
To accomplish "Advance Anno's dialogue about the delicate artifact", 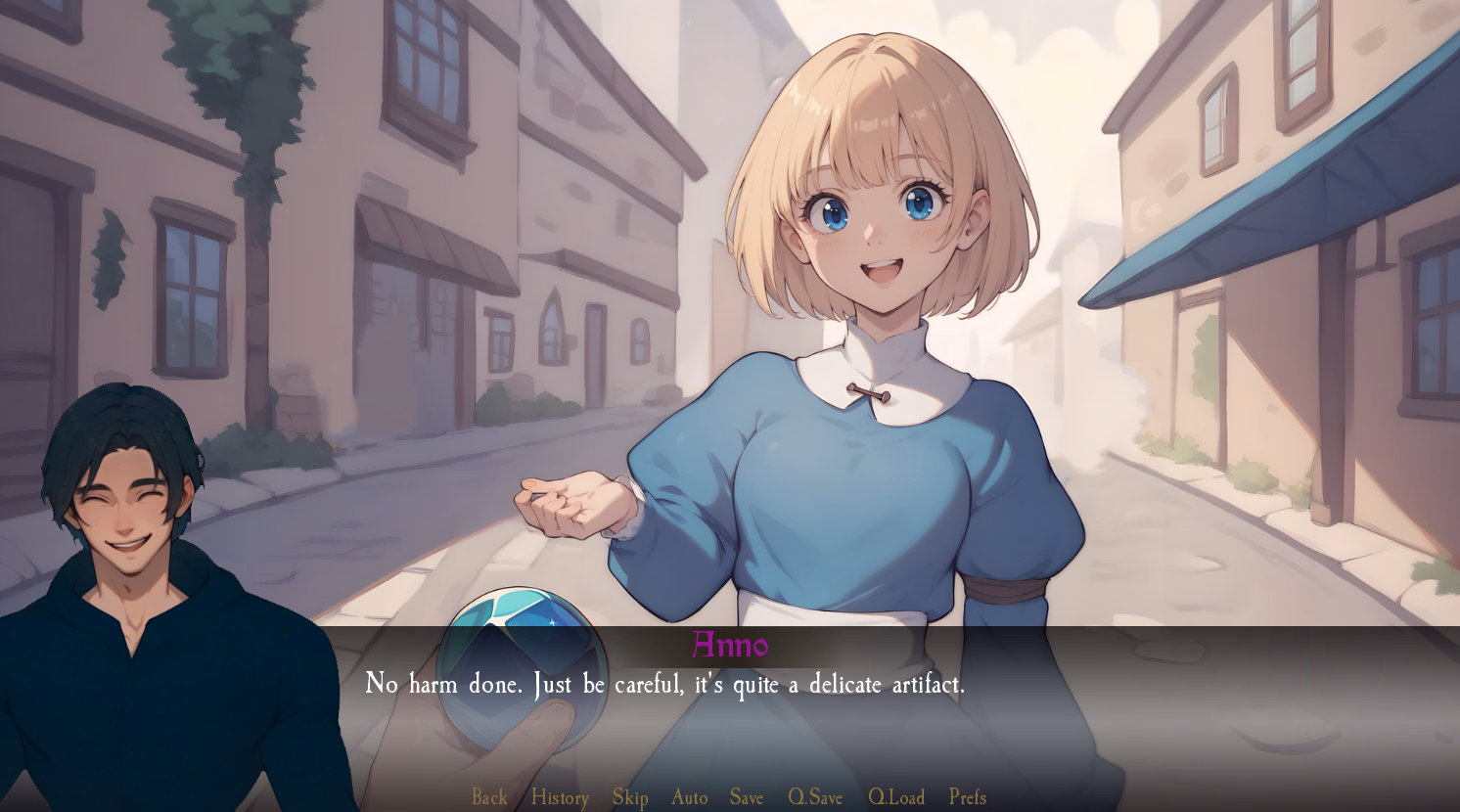I will [665, 684].
